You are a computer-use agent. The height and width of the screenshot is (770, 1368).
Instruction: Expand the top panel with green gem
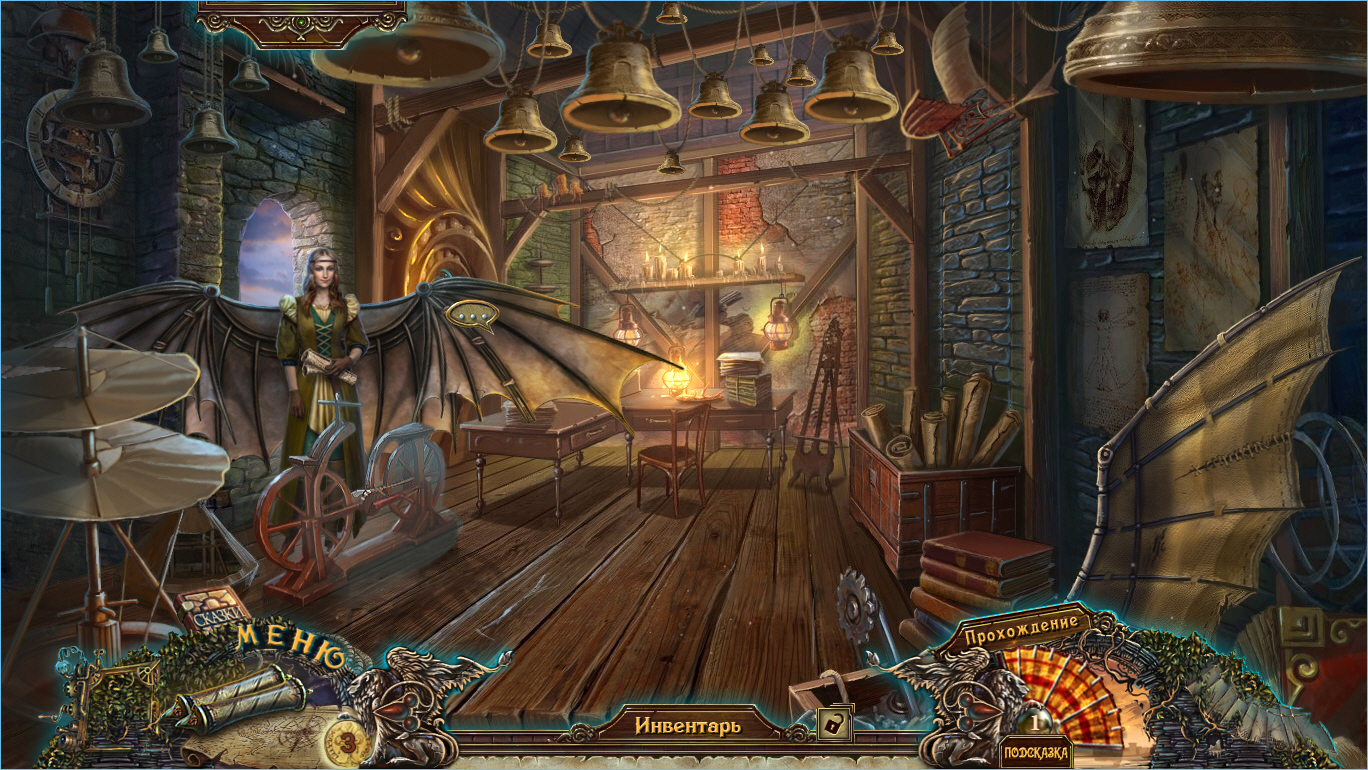(301, 22)
